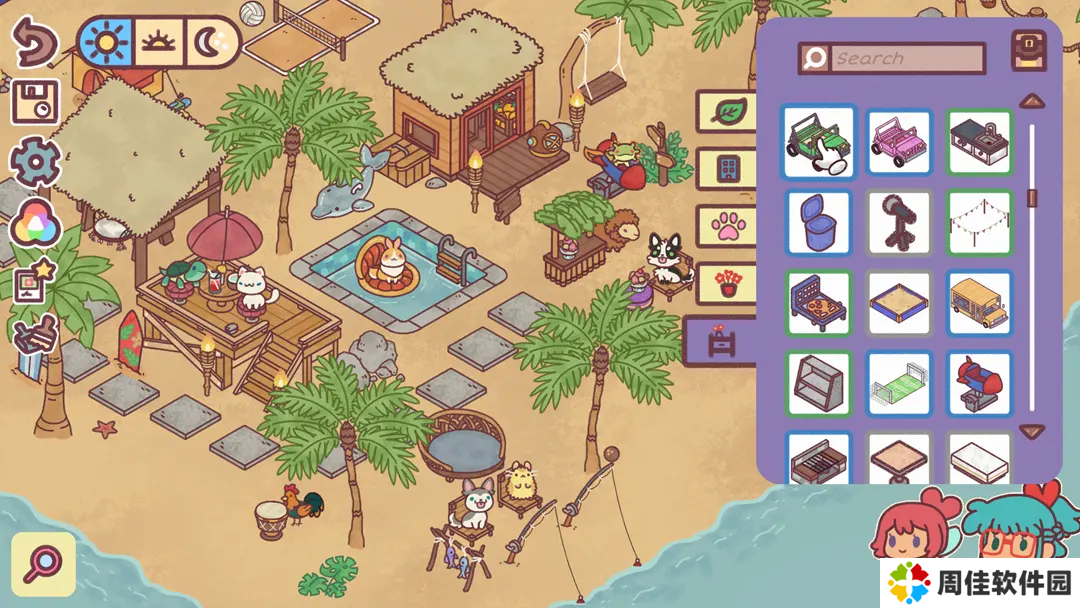This screenshot has width=1080, height=608.
Task: Focus the item Search field
Action: 905,58
